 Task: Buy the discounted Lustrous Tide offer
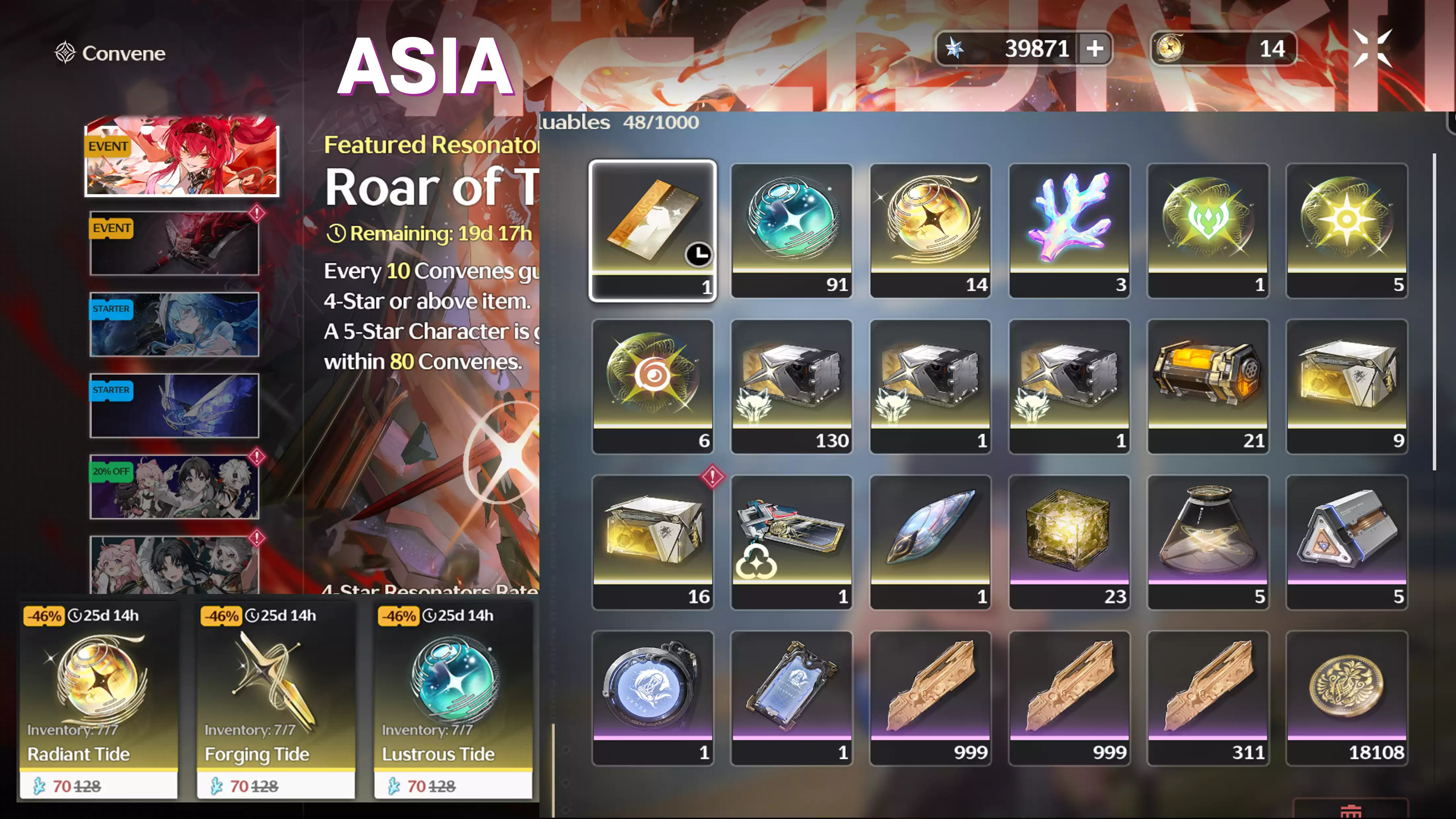coord(453,701)
